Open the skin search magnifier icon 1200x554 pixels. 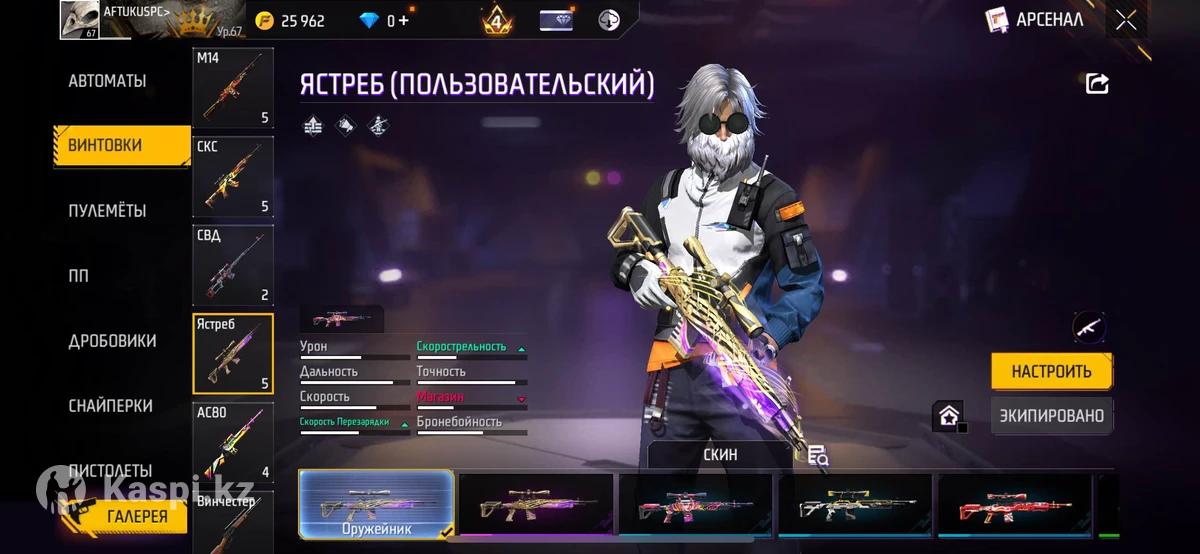[x=818, y=456]
